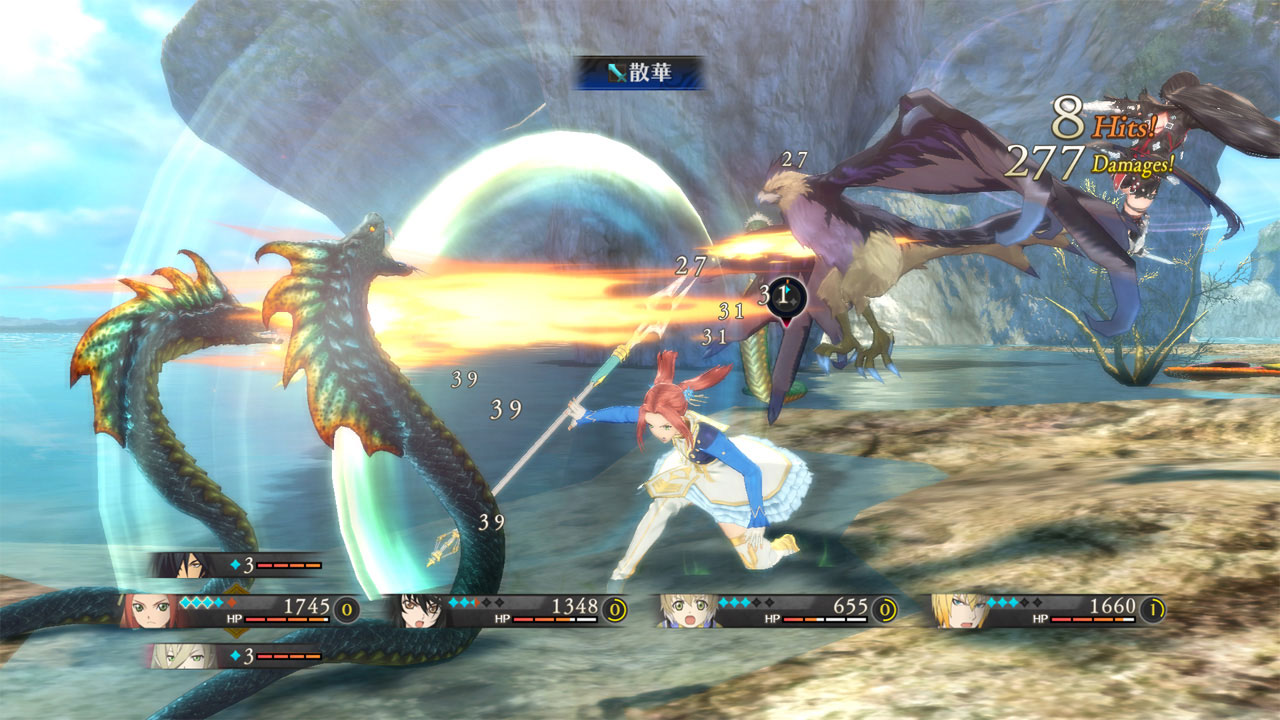Pick the blonde character portrait with 1660 HP
This screenshot has width=1280, height=720.
click(956, 610)
